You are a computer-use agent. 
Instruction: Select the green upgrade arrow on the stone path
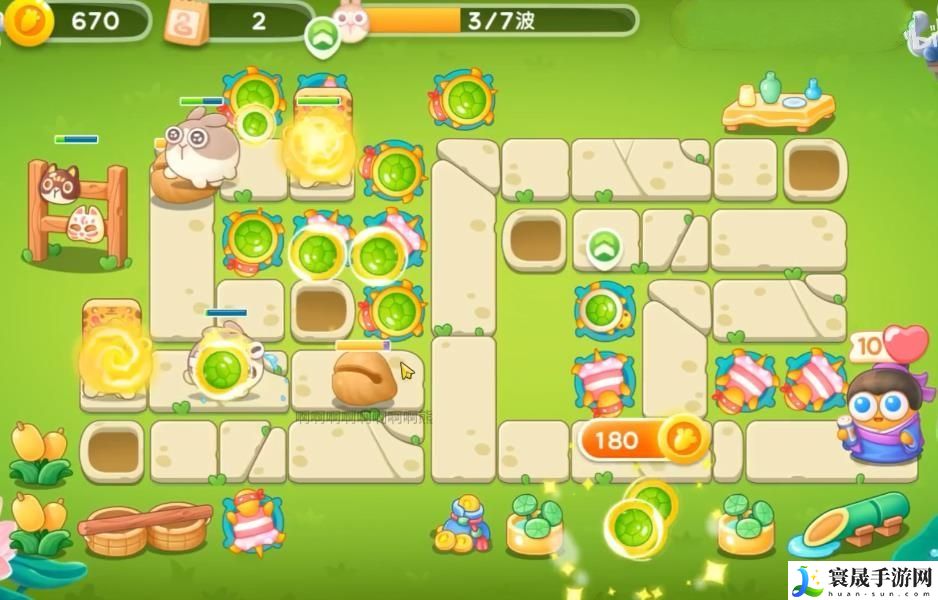tap(603, 247)
